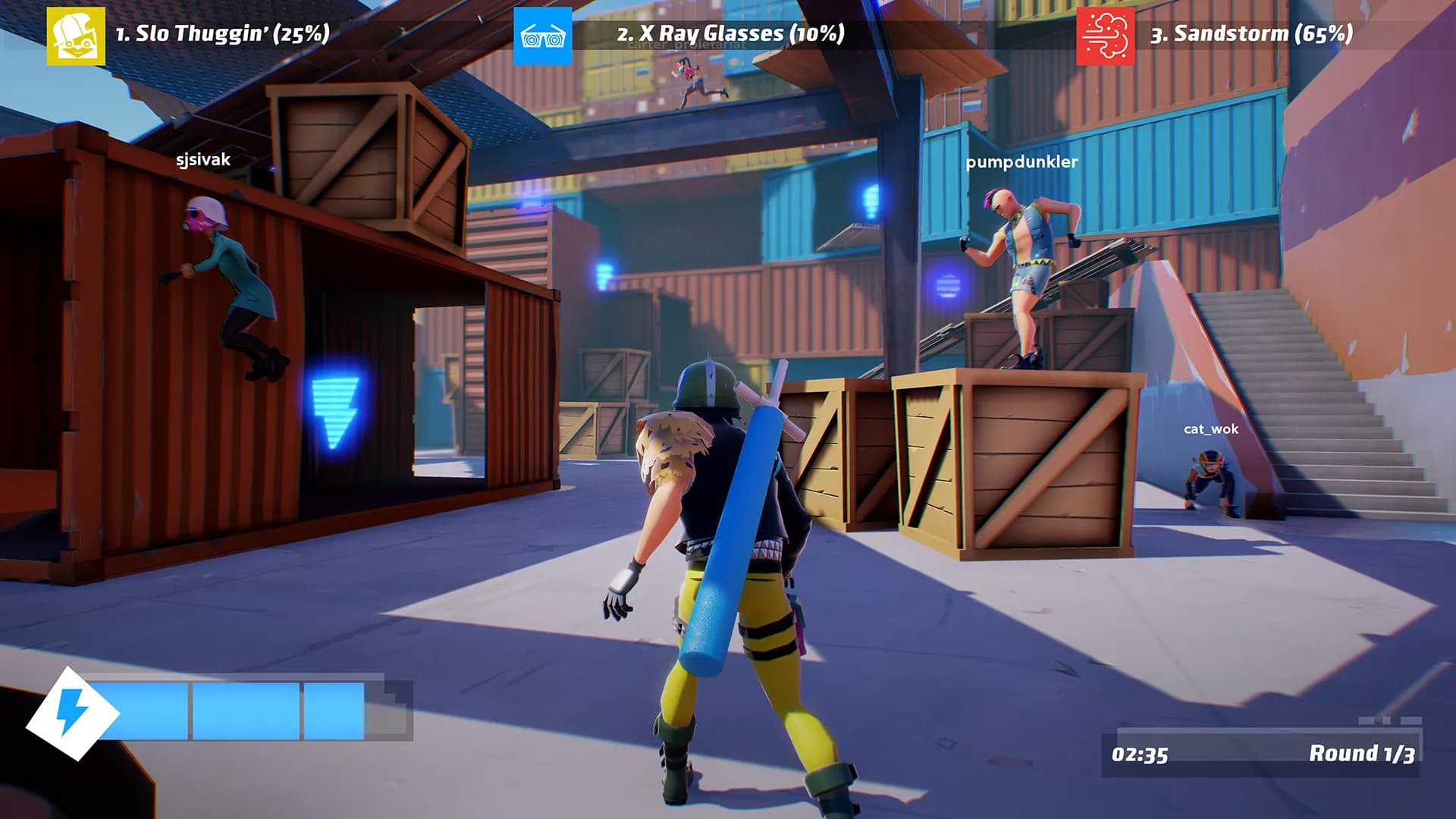Click the blue energy progress bar
The width and height of the screenshot is (1456, 819).
pyautogui.click(x=227, y=711)
